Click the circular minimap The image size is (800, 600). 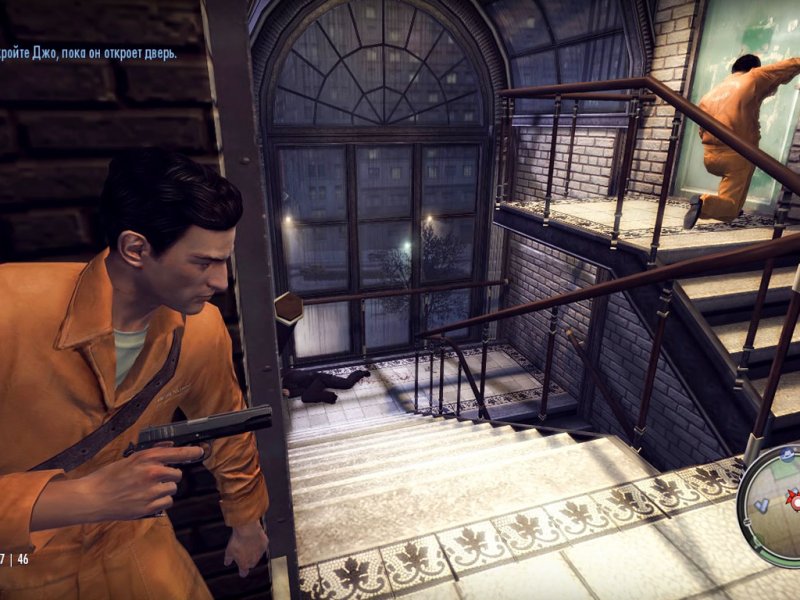(x=774, y=506)
